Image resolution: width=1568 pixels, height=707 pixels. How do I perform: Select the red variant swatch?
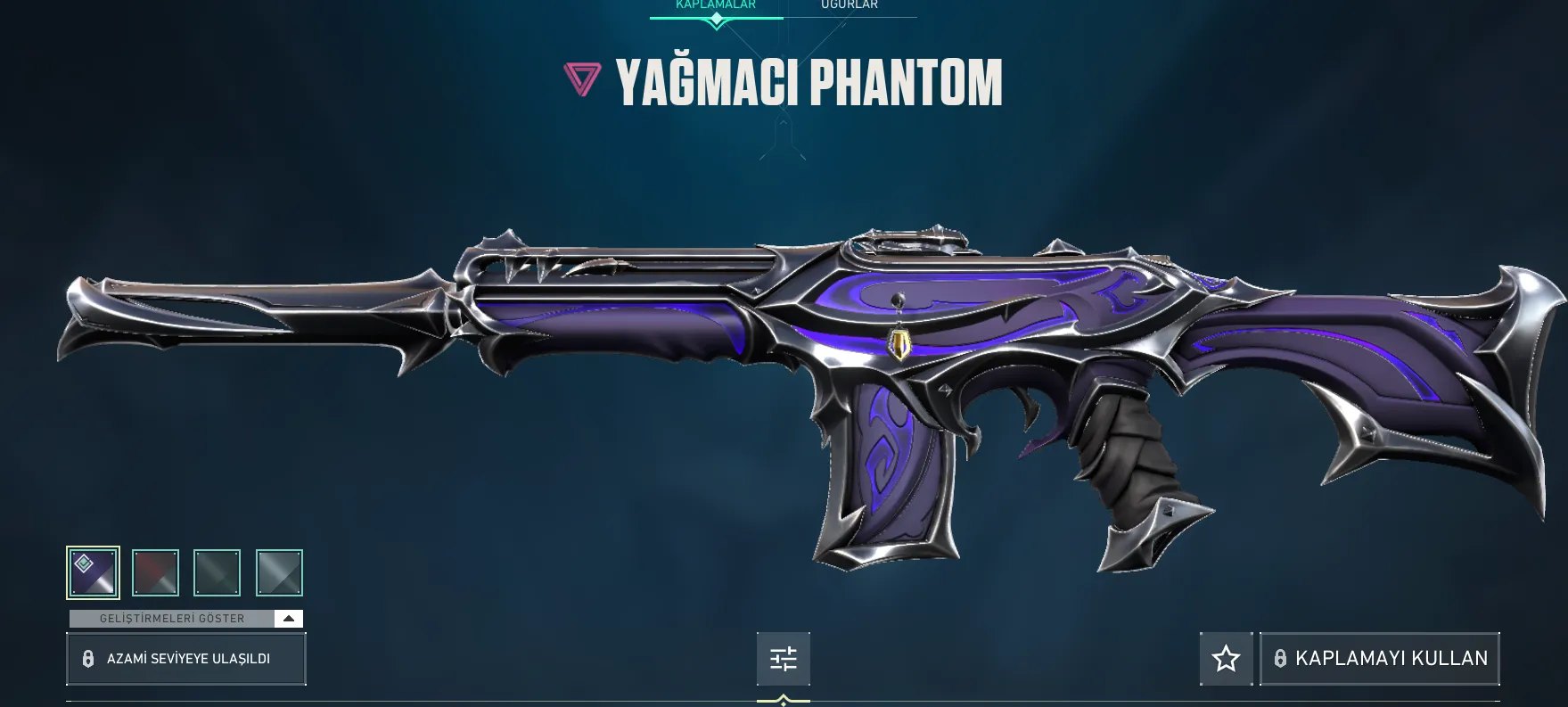155,572
